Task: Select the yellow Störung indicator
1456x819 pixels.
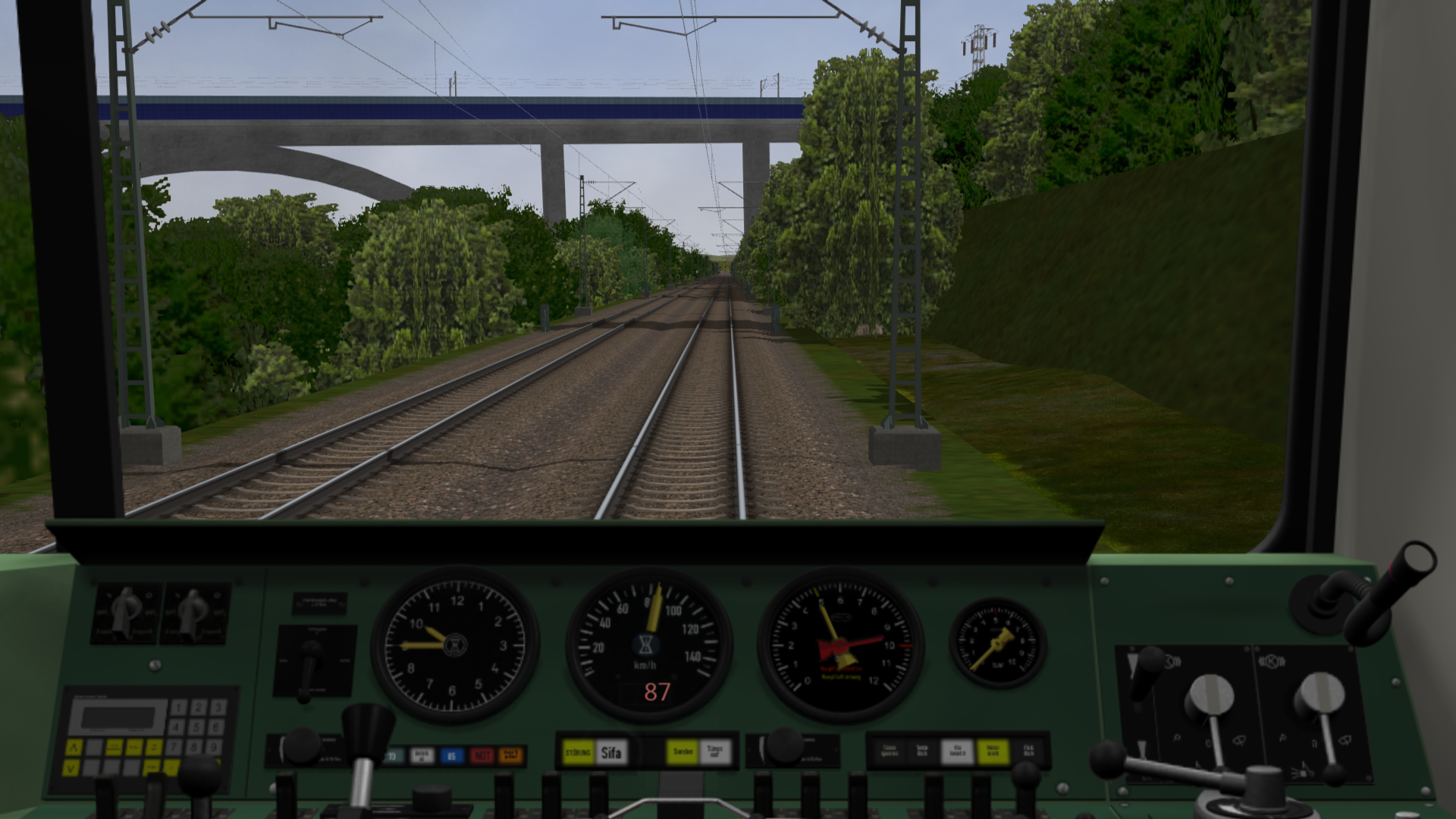Action: [x=579, y=752]
